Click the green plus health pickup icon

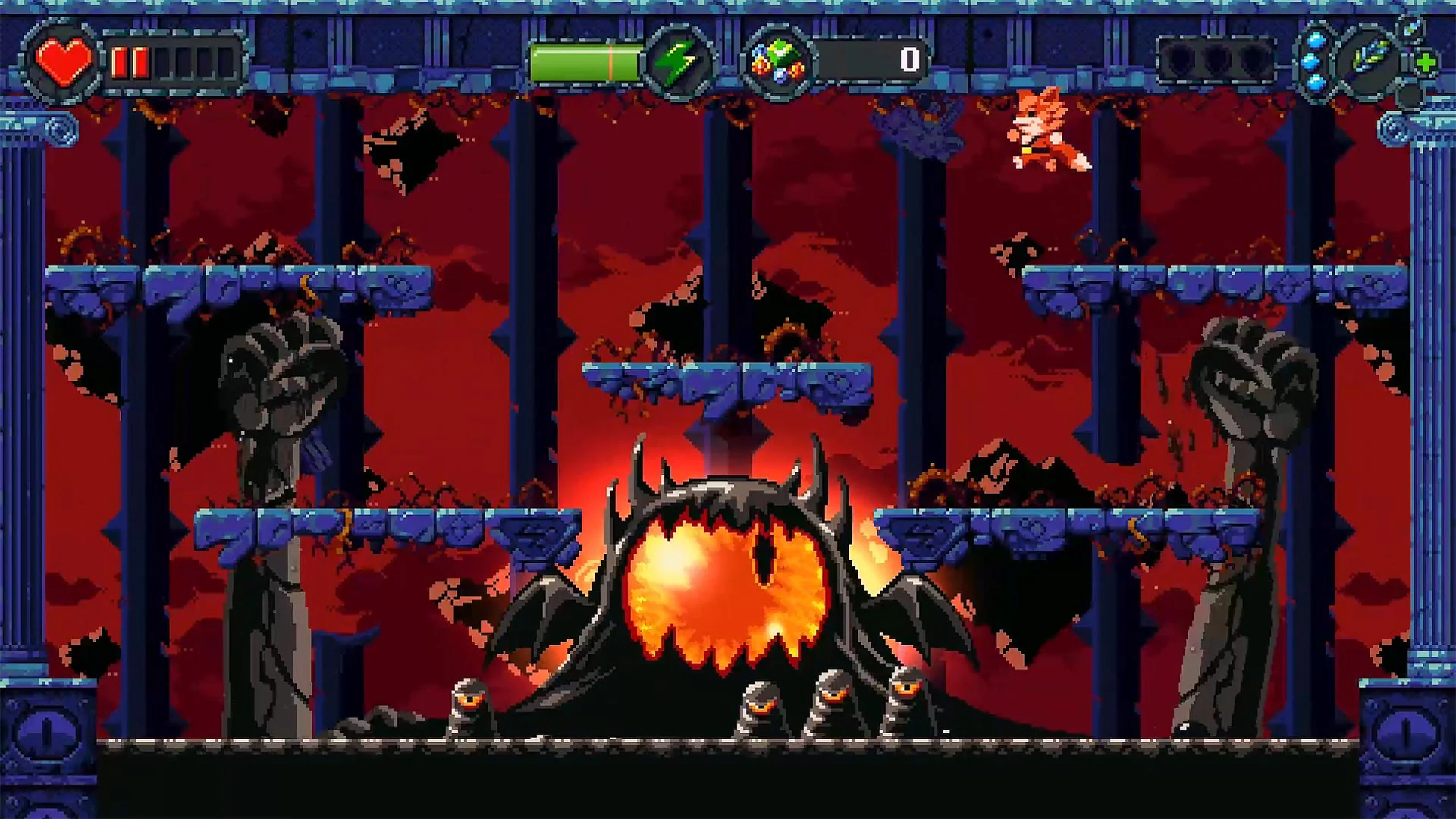click(x=1427, y=61)
